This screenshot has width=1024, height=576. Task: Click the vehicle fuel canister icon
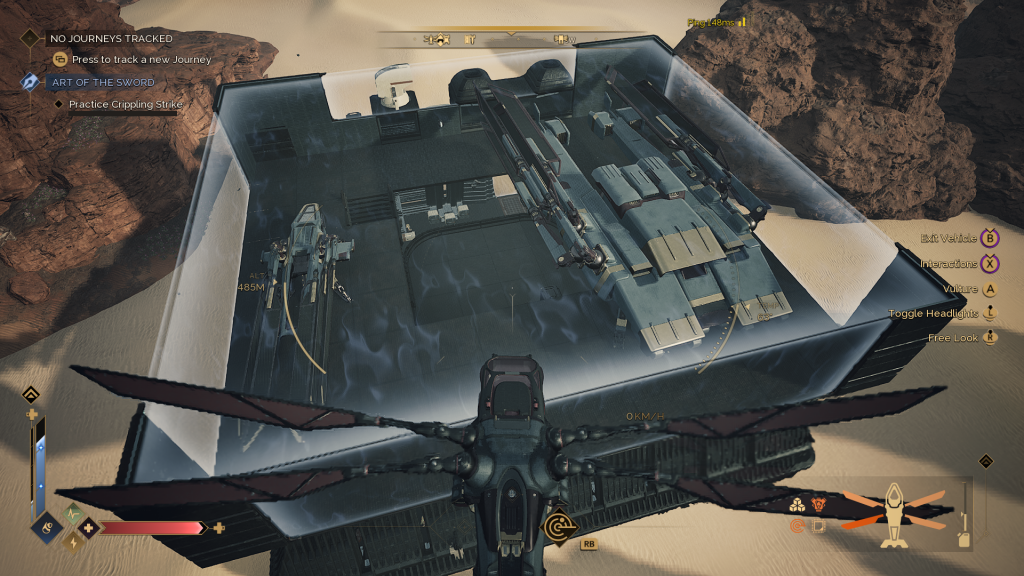tap(964, 539)
